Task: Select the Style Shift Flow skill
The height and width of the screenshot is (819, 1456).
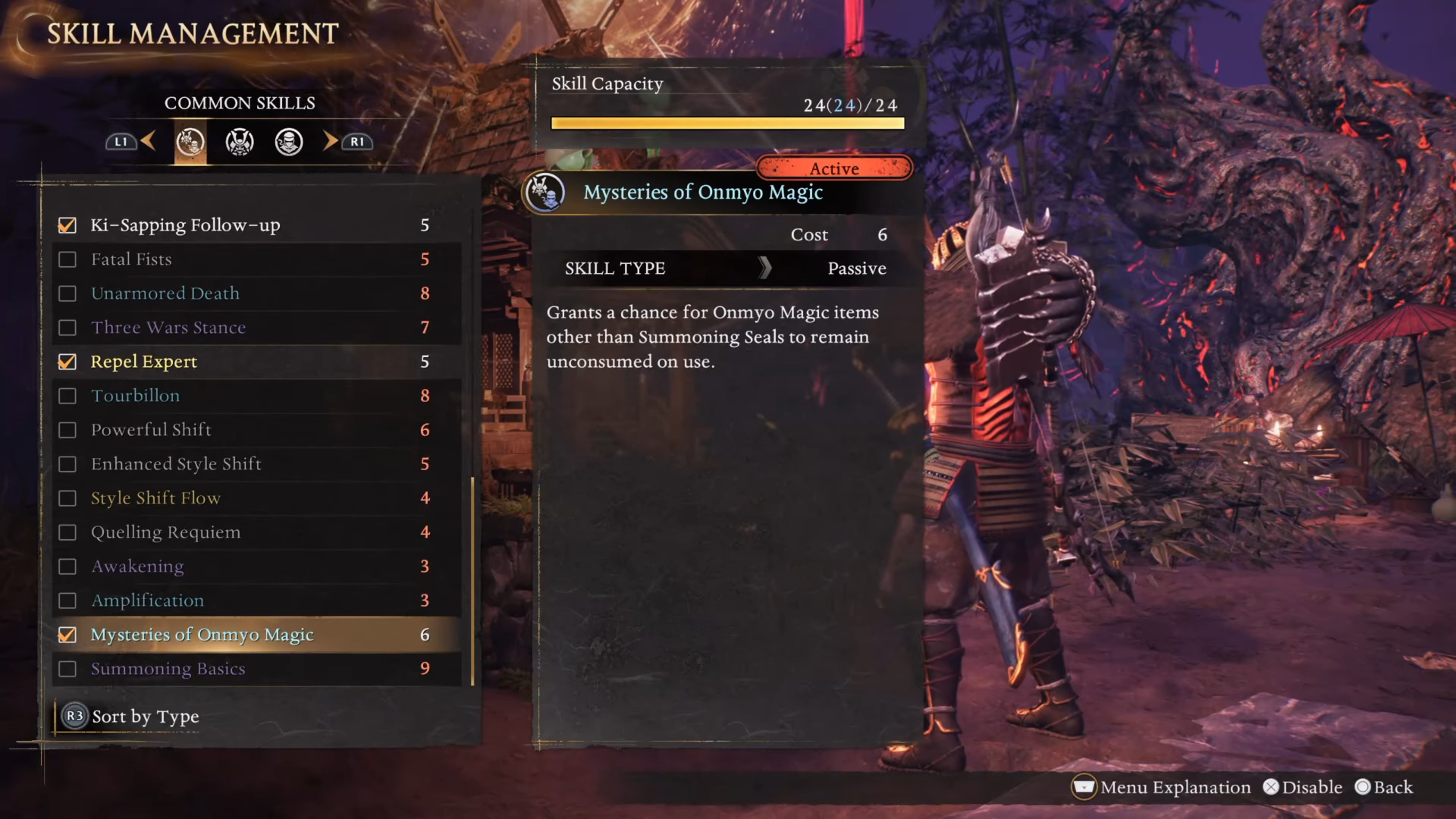Action: (155, 498)
